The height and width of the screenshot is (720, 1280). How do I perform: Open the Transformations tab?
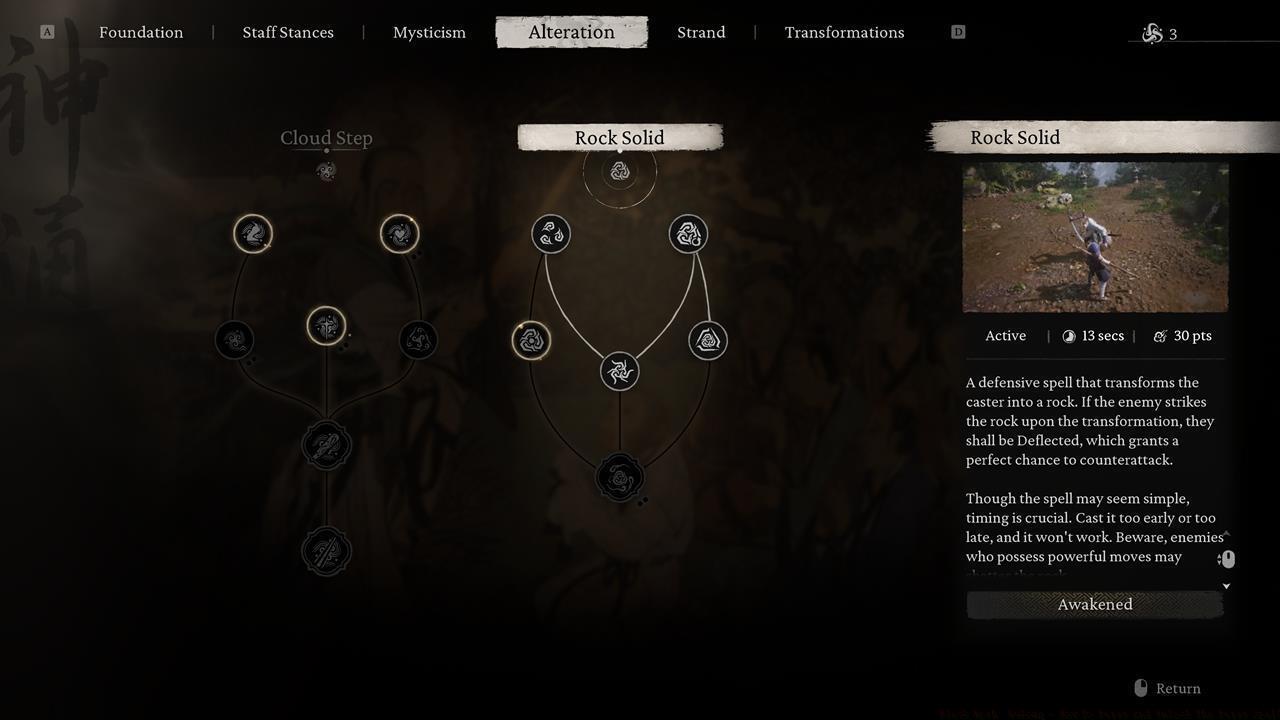[844, 32]
